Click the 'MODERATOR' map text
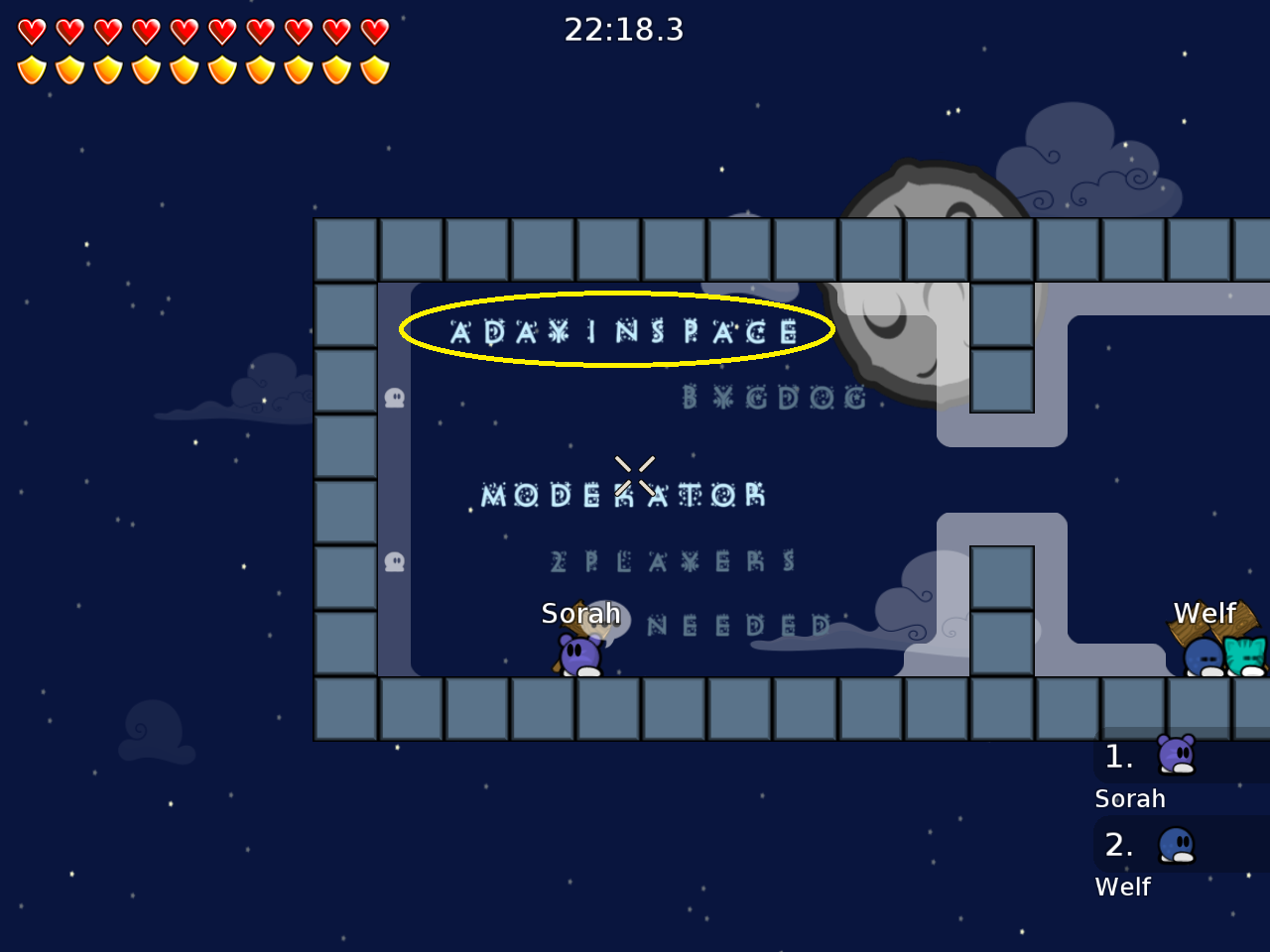The width and height of the screenshot is (1270, 952). click(620, 495)
